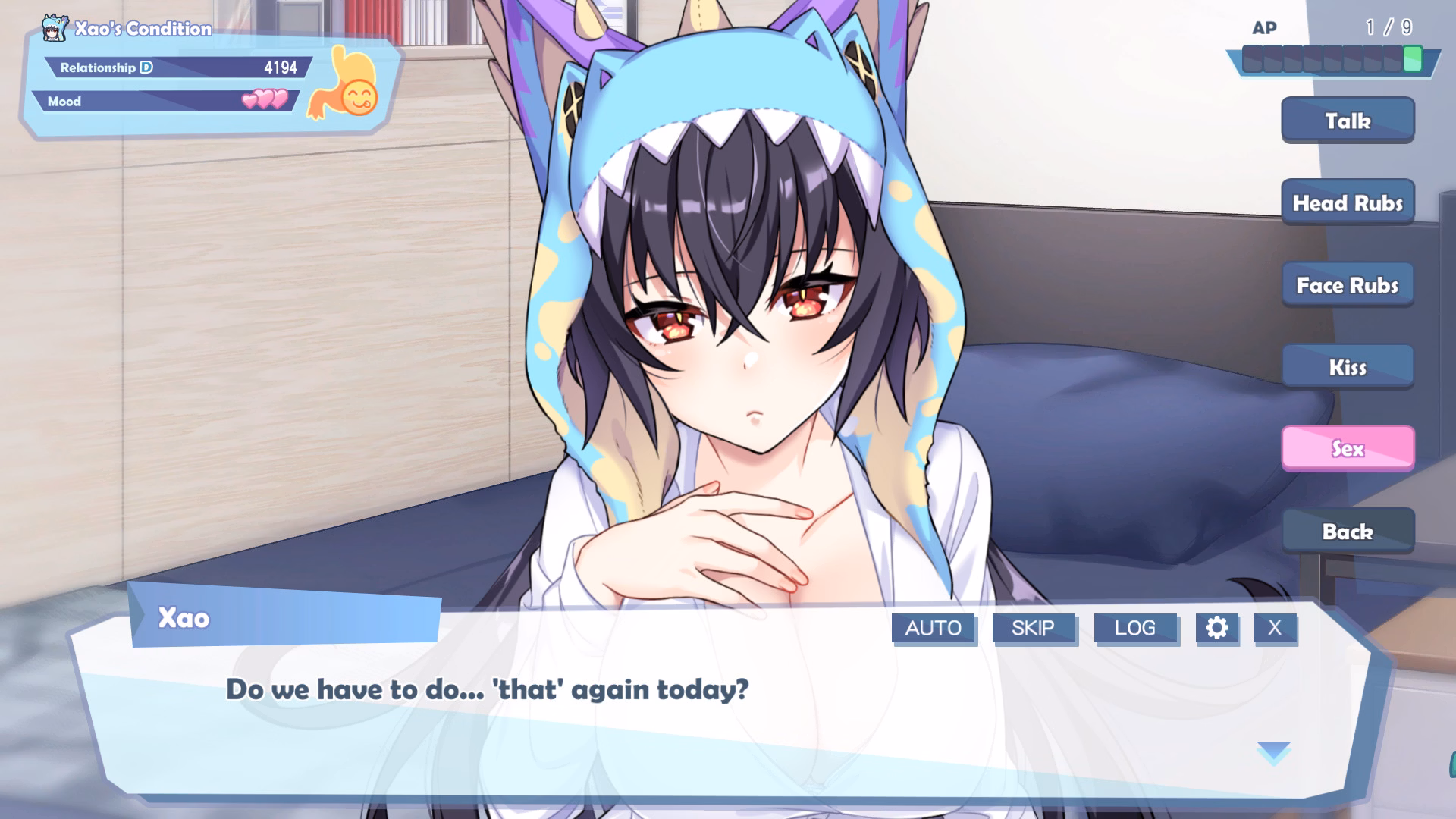Click the Xao's Condition panel header
The height and width of the screenshot is (819, 1456).
point(143,29)
